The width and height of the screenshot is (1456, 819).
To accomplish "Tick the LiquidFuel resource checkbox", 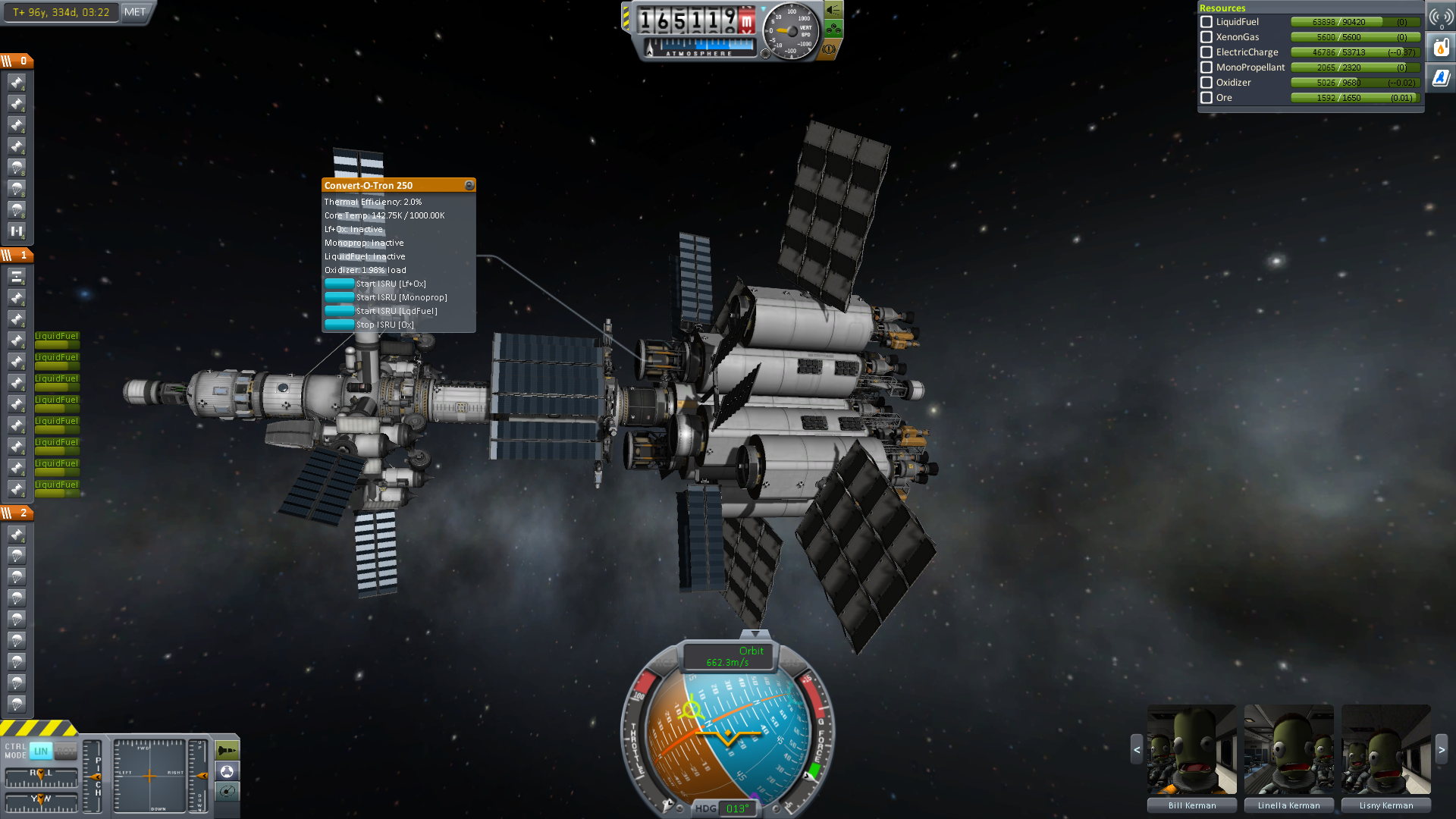I will click(1207, 22).
